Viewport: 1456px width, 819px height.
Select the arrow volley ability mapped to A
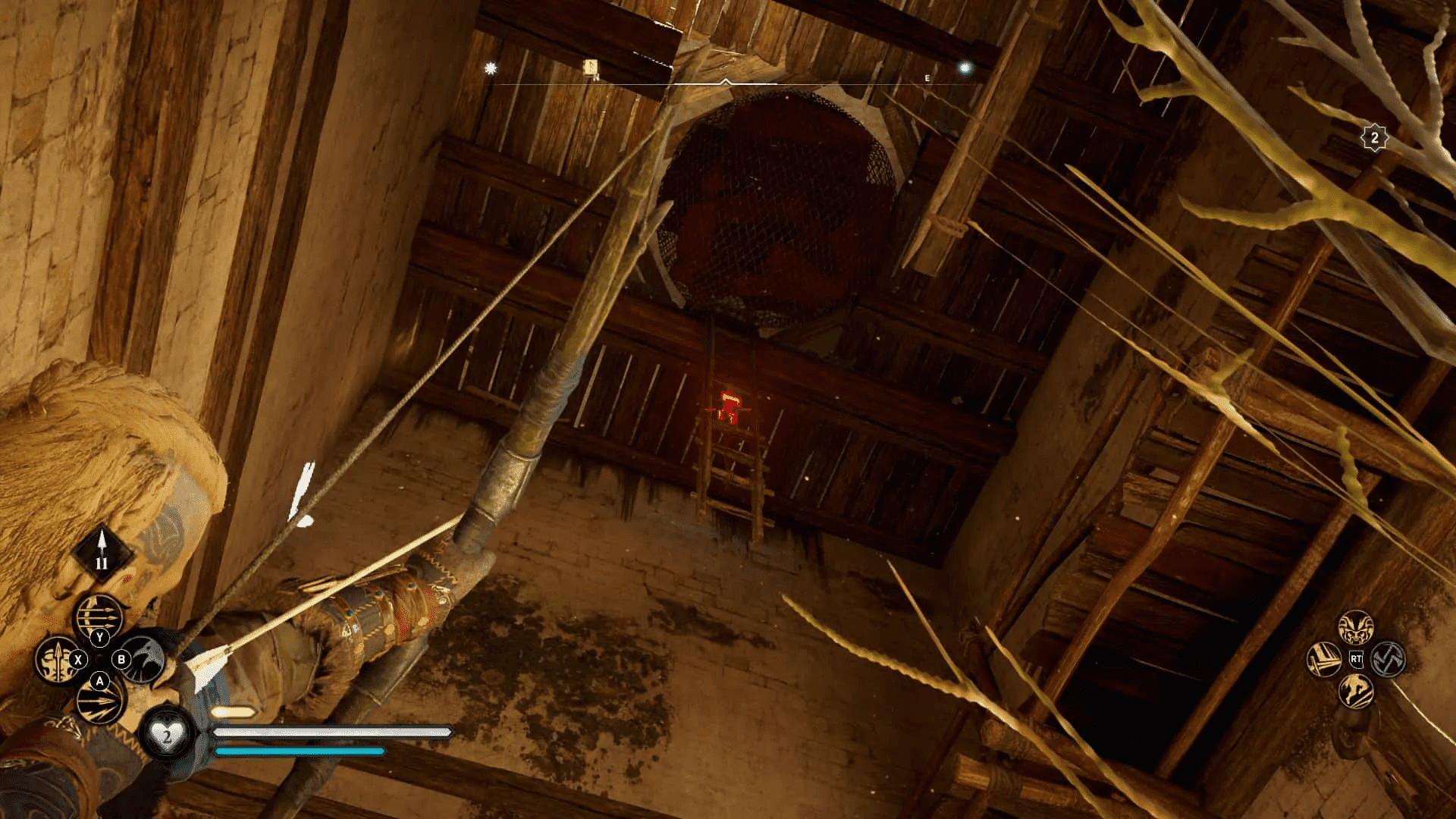(x=99, y=703)
